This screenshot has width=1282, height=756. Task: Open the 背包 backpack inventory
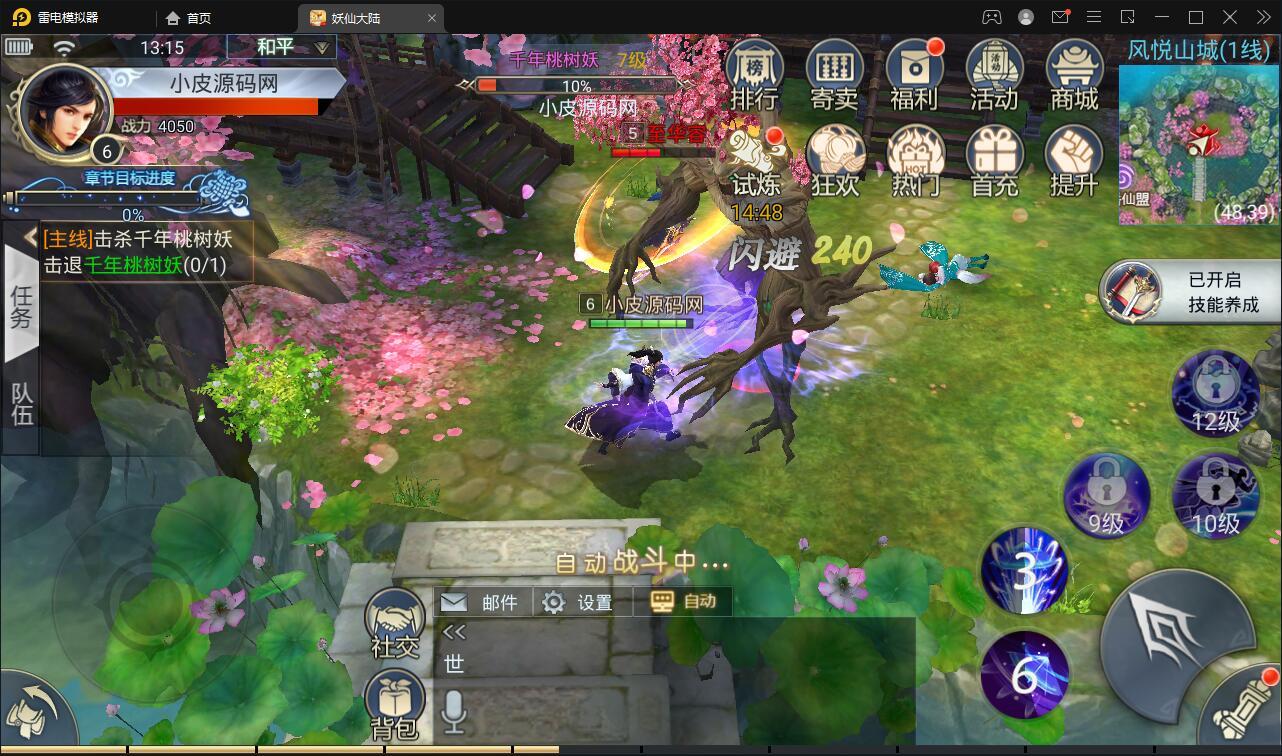[395, 702]
